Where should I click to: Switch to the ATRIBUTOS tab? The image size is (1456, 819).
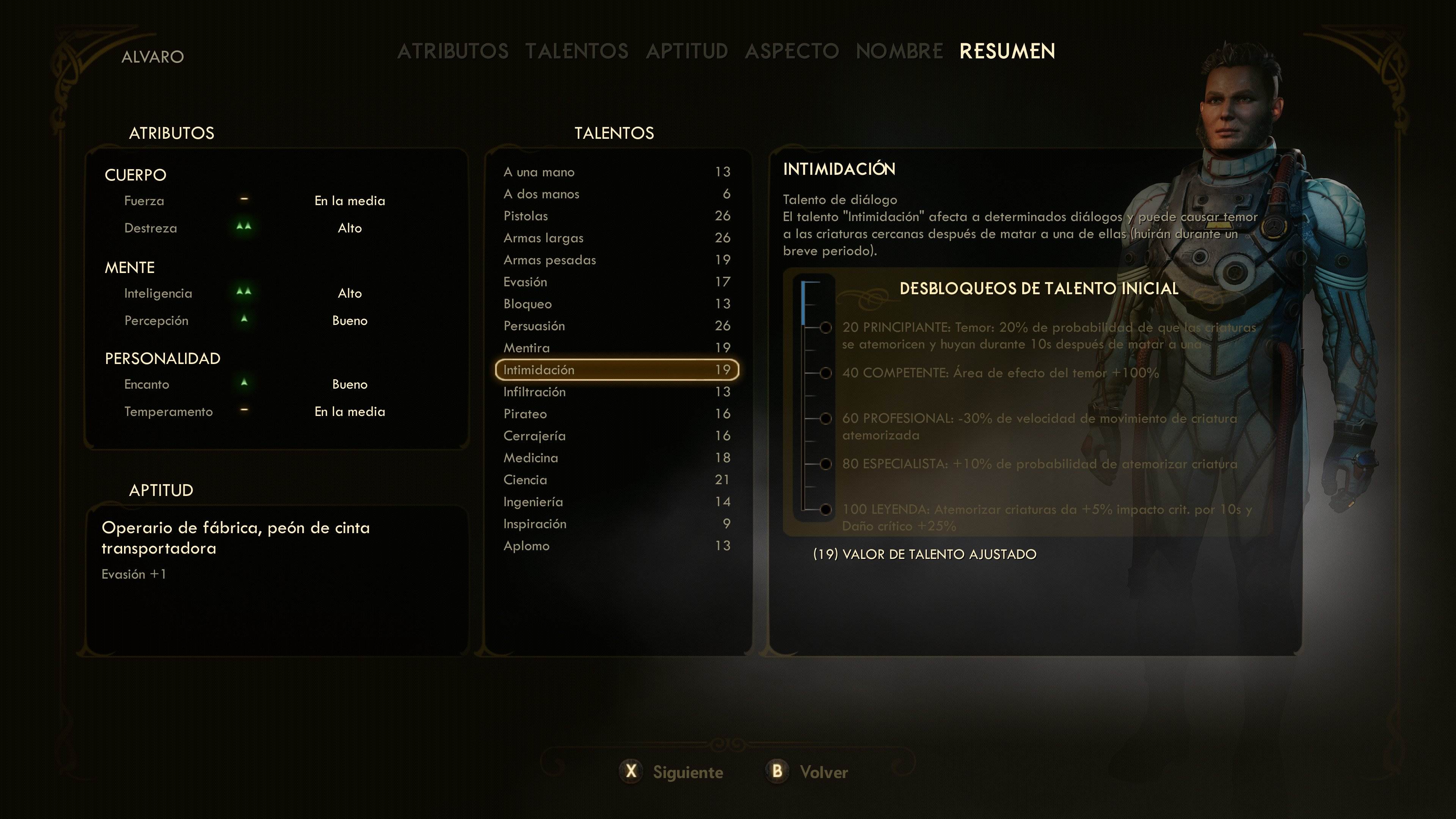453,52
